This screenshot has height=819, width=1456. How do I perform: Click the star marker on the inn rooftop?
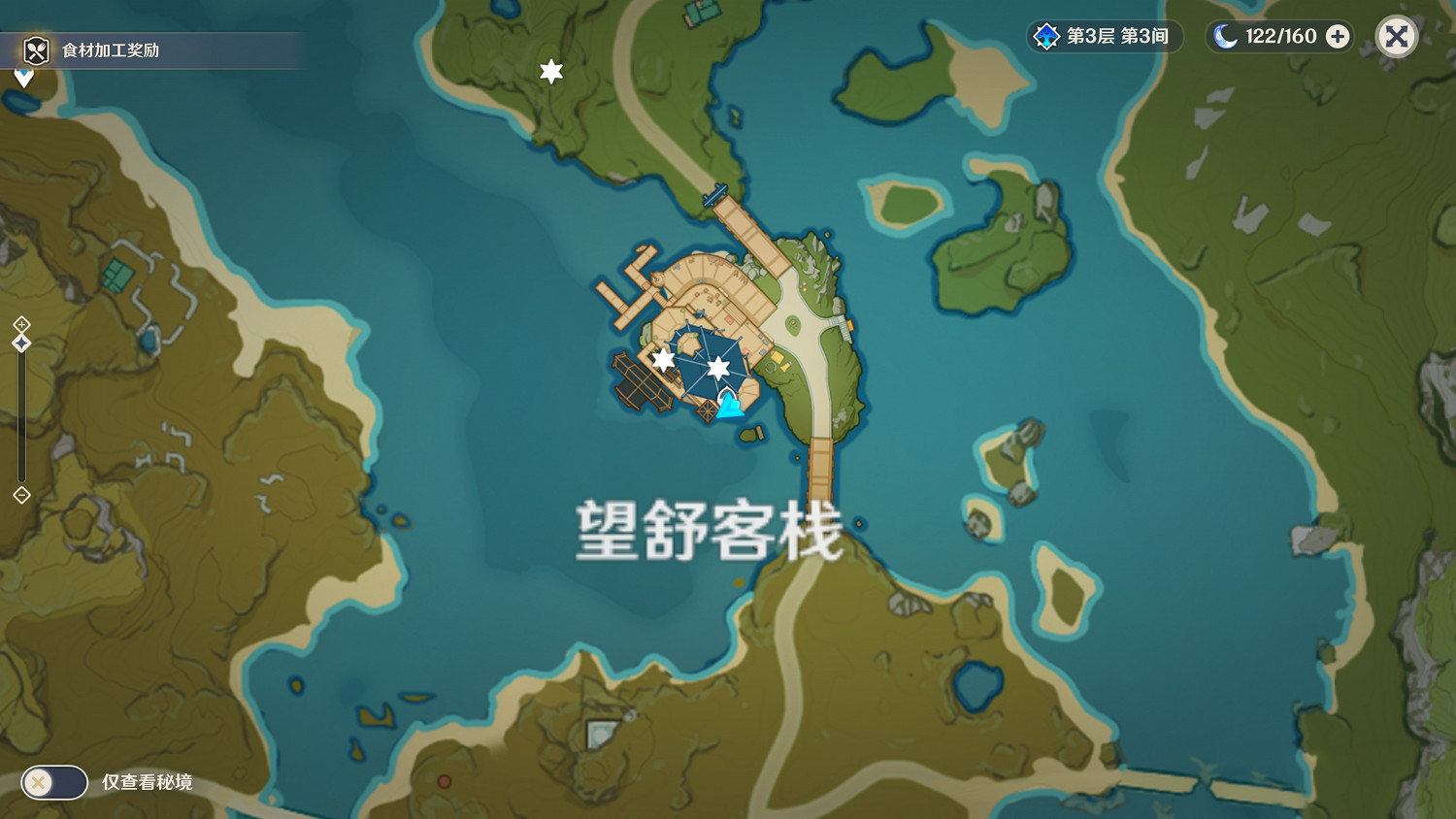[x=718, y=367]
